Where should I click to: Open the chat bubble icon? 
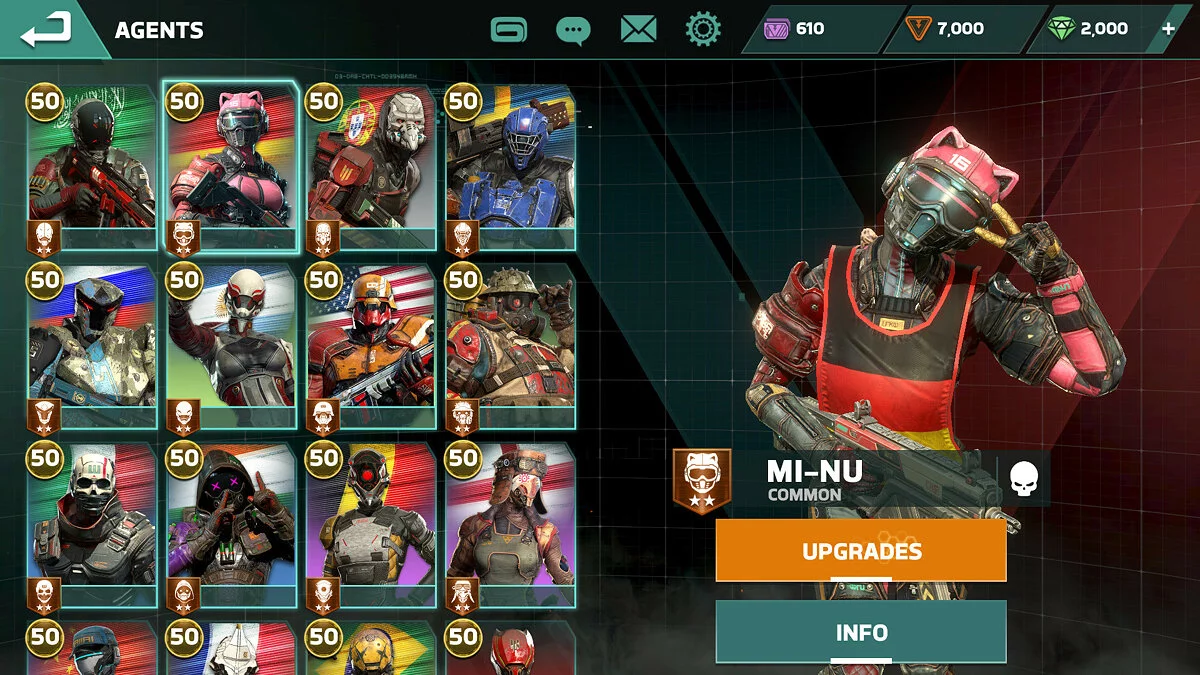(573, 29)
